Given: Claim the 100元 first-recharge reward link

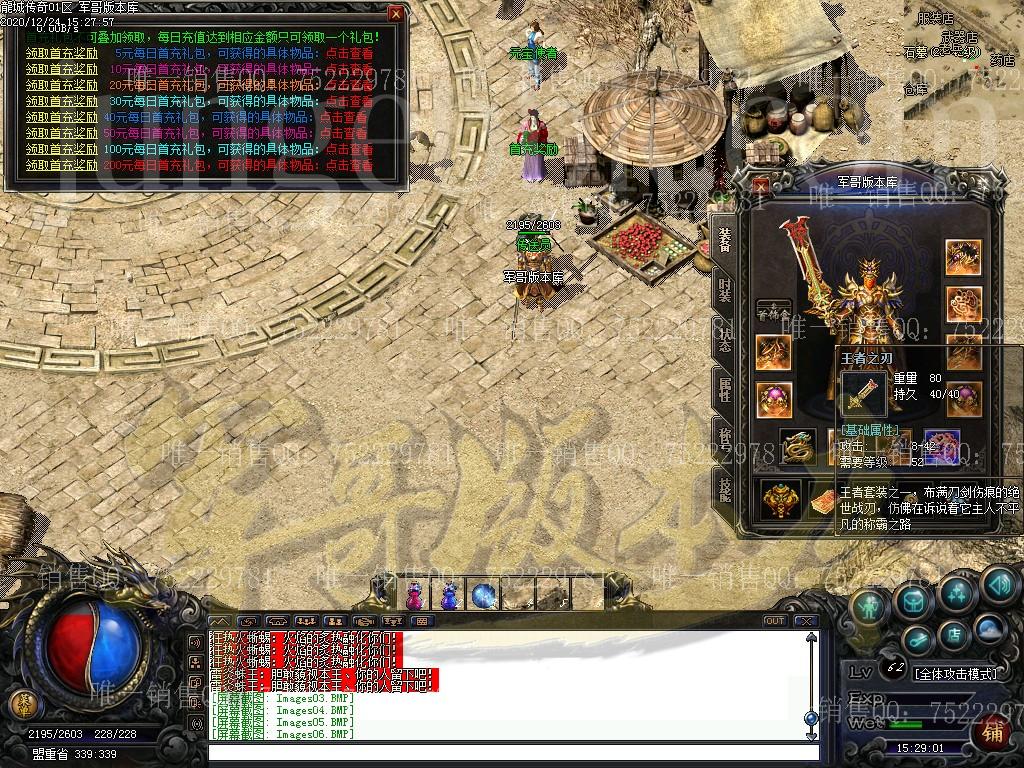Looking at the screenshot, I should 62,149.
